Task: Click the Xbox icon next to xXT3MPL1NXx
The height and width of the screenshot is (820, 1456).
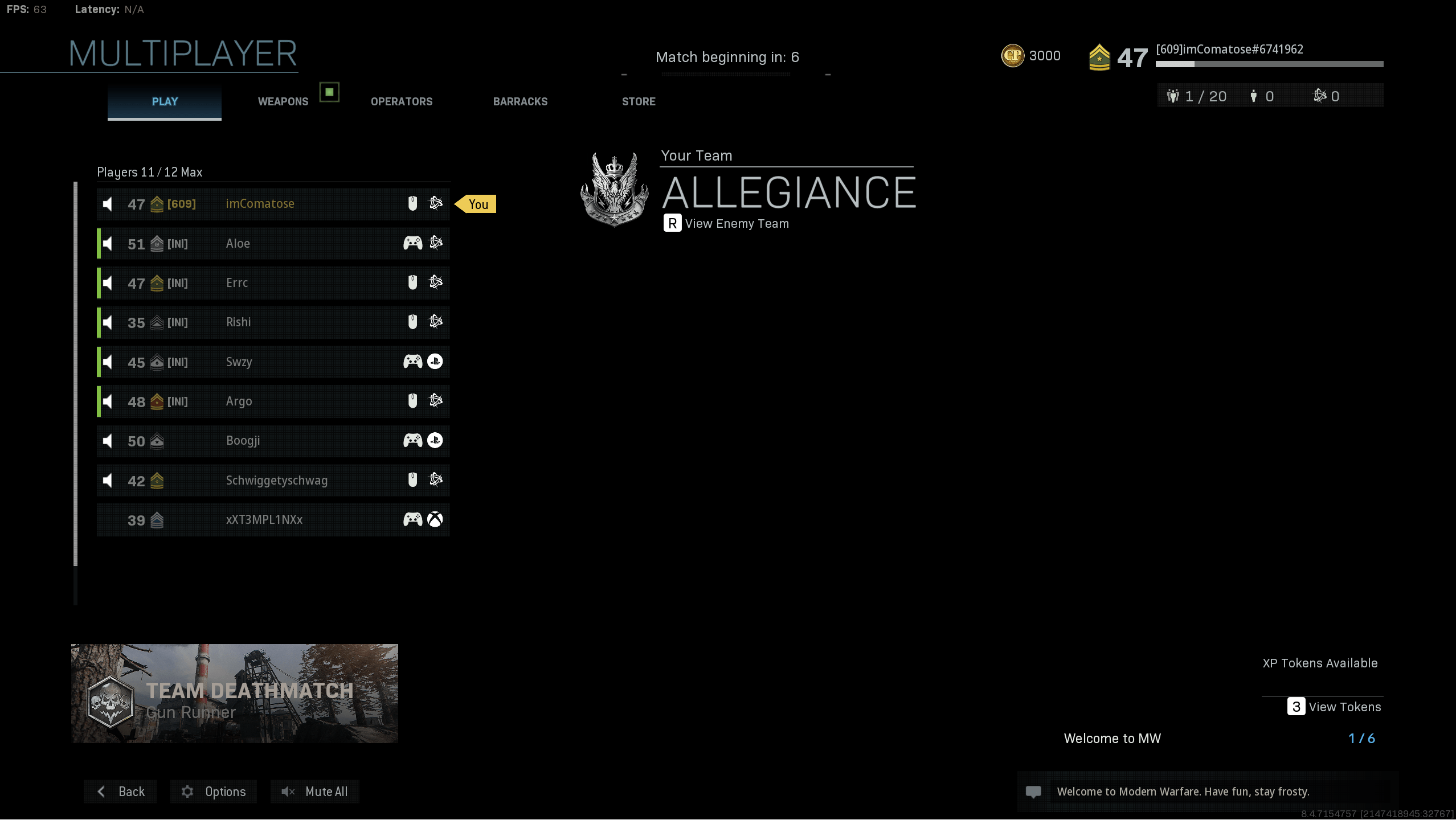Action: coord(436,519)
